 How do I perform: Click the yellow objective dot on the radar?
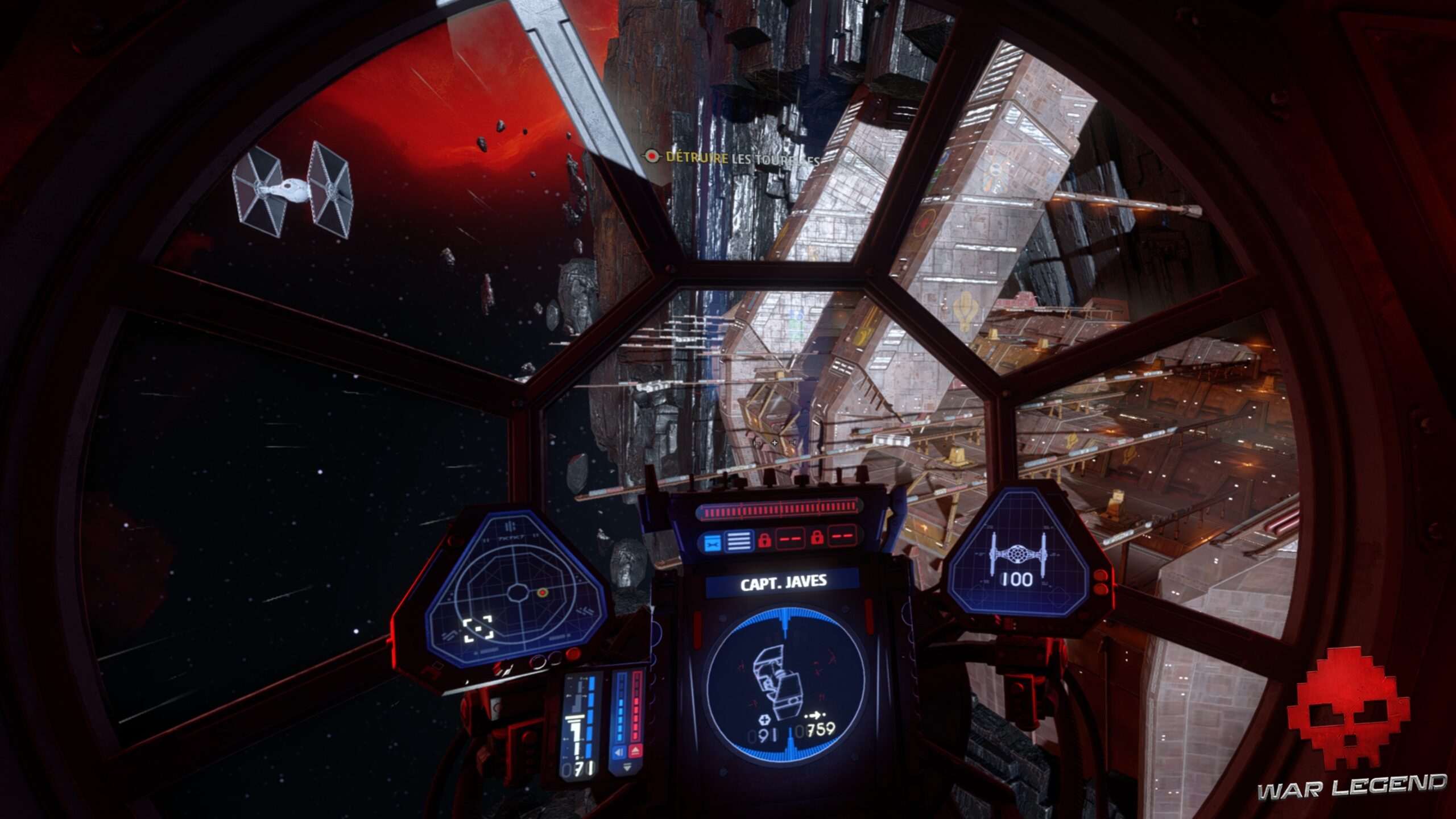point(541,593)
